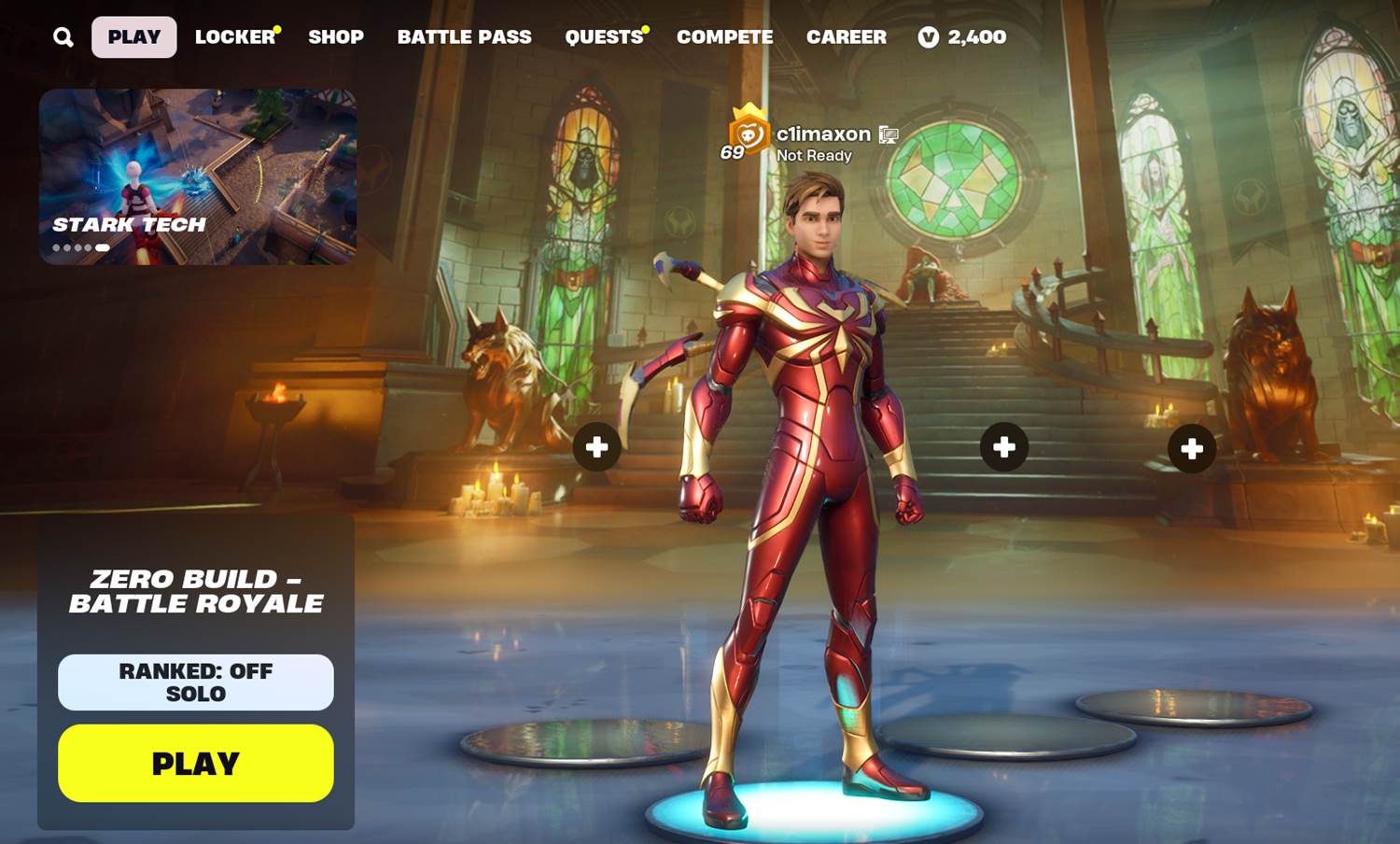Viewport: 1400px width, 844px height.
Task: Start matchmaking with the yellow Play button
Action: click(196, 763)
